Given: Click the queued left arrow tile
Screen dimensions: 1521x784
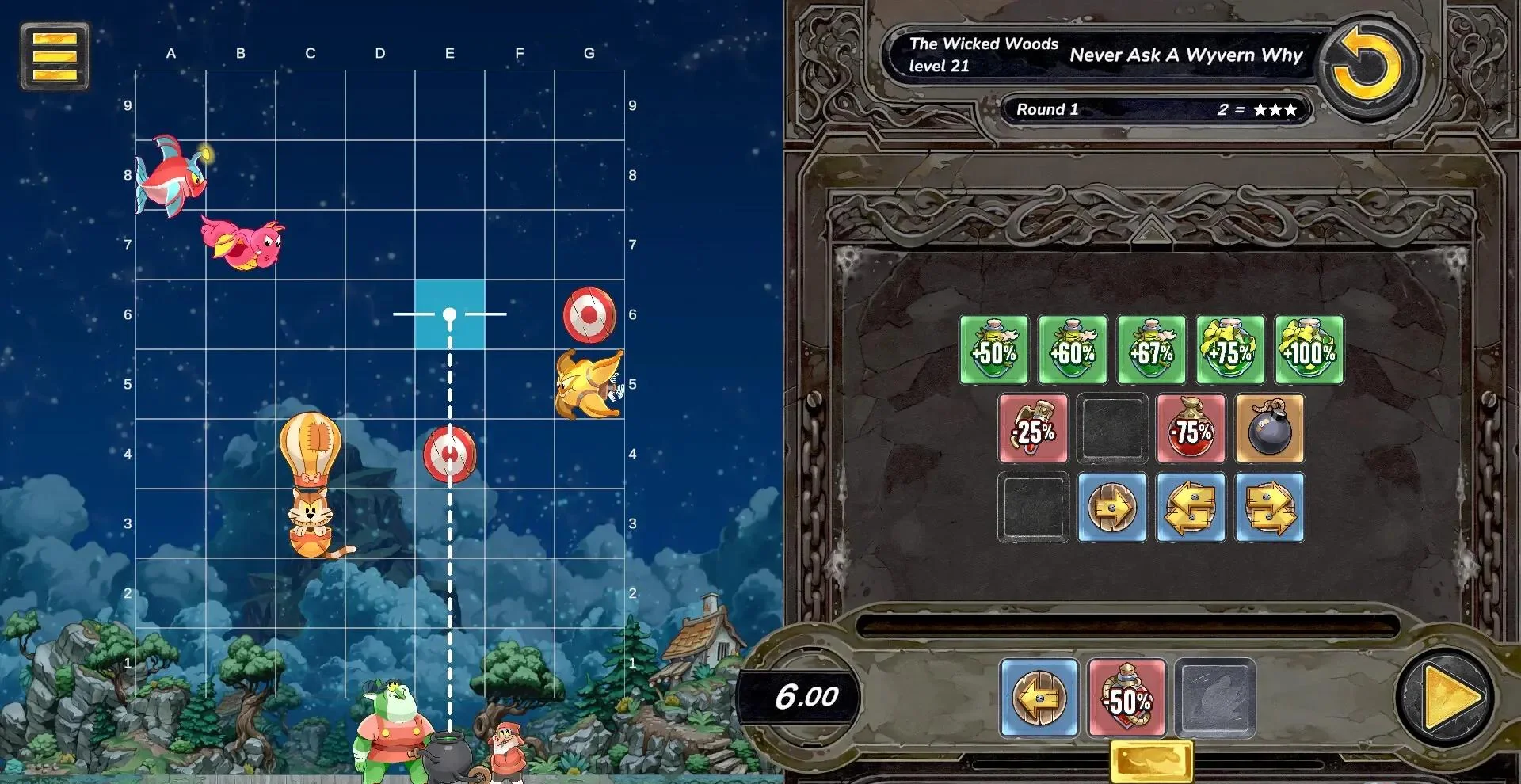Looking at the screenshot, I should 1039,698.
